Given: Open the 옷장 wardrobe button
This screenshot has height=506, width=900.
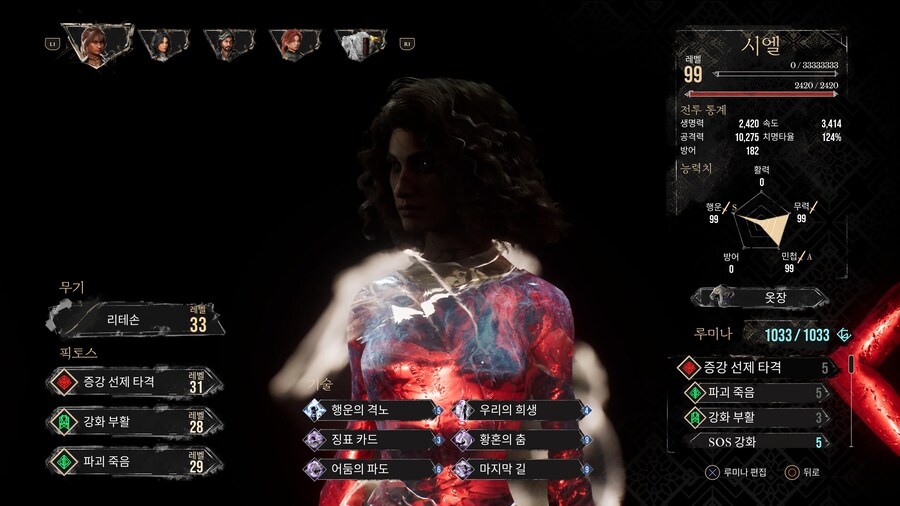Looking at the screenshot, I should click(761, 297).
